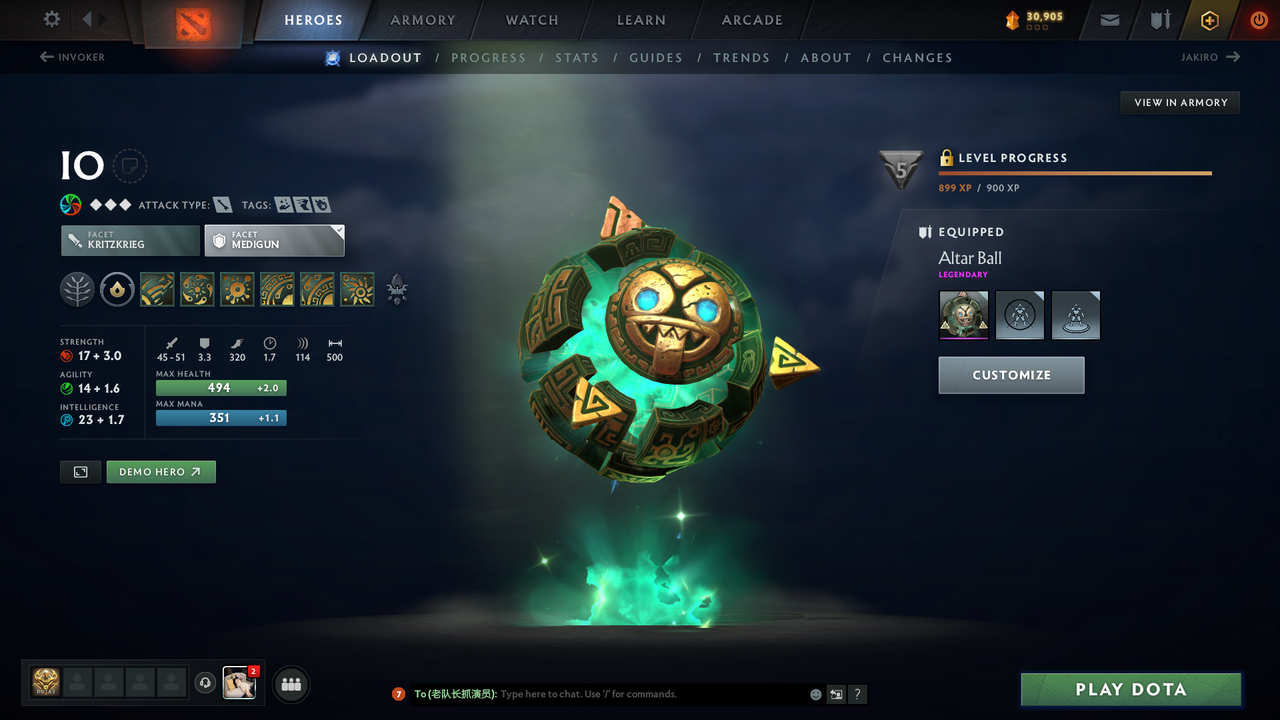Expand the Jakiro hero dropdown top right
1280x720 pixels.
click(x=1210, y=57)
